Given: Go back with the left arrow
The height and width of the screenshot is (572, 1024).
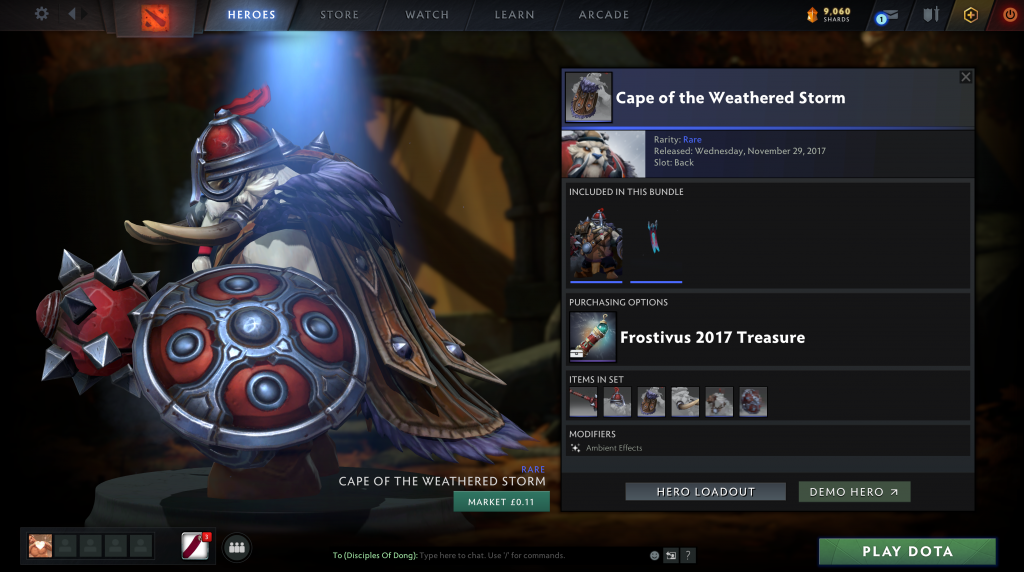Looking at the screenshot, I should coord(72,14).
